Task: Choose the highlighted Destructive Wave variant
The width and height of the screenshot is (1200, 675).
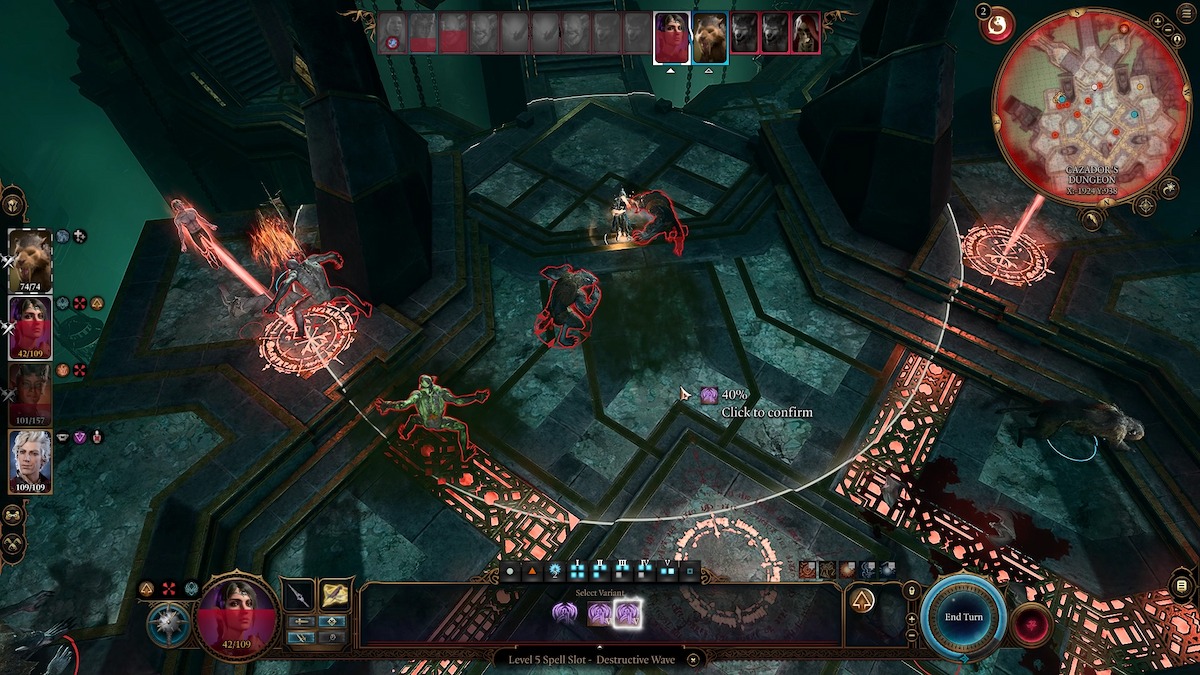Action: click(x=627, y=614)
